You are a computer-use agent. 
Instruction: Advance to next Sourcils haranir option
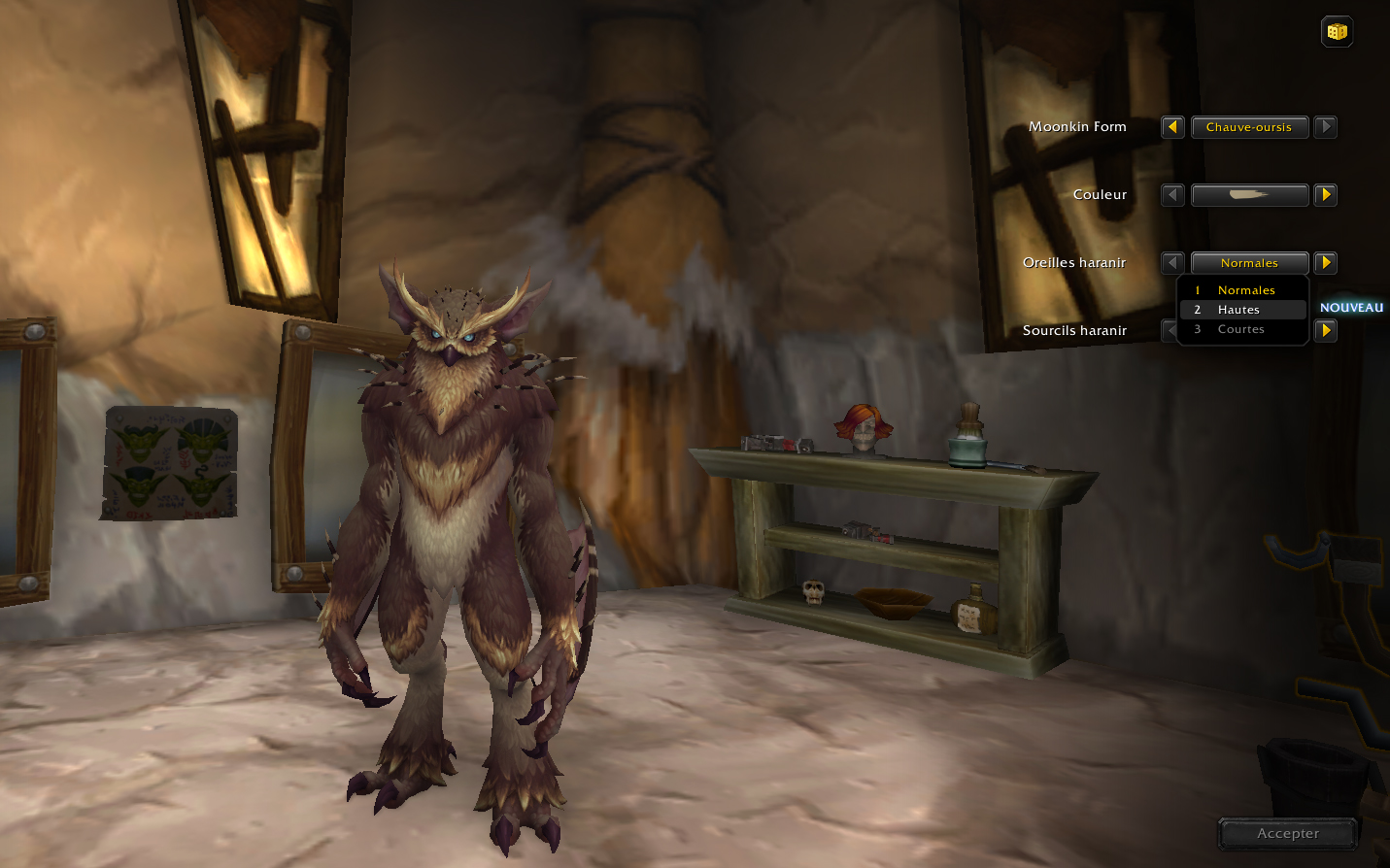point(1326,331)
